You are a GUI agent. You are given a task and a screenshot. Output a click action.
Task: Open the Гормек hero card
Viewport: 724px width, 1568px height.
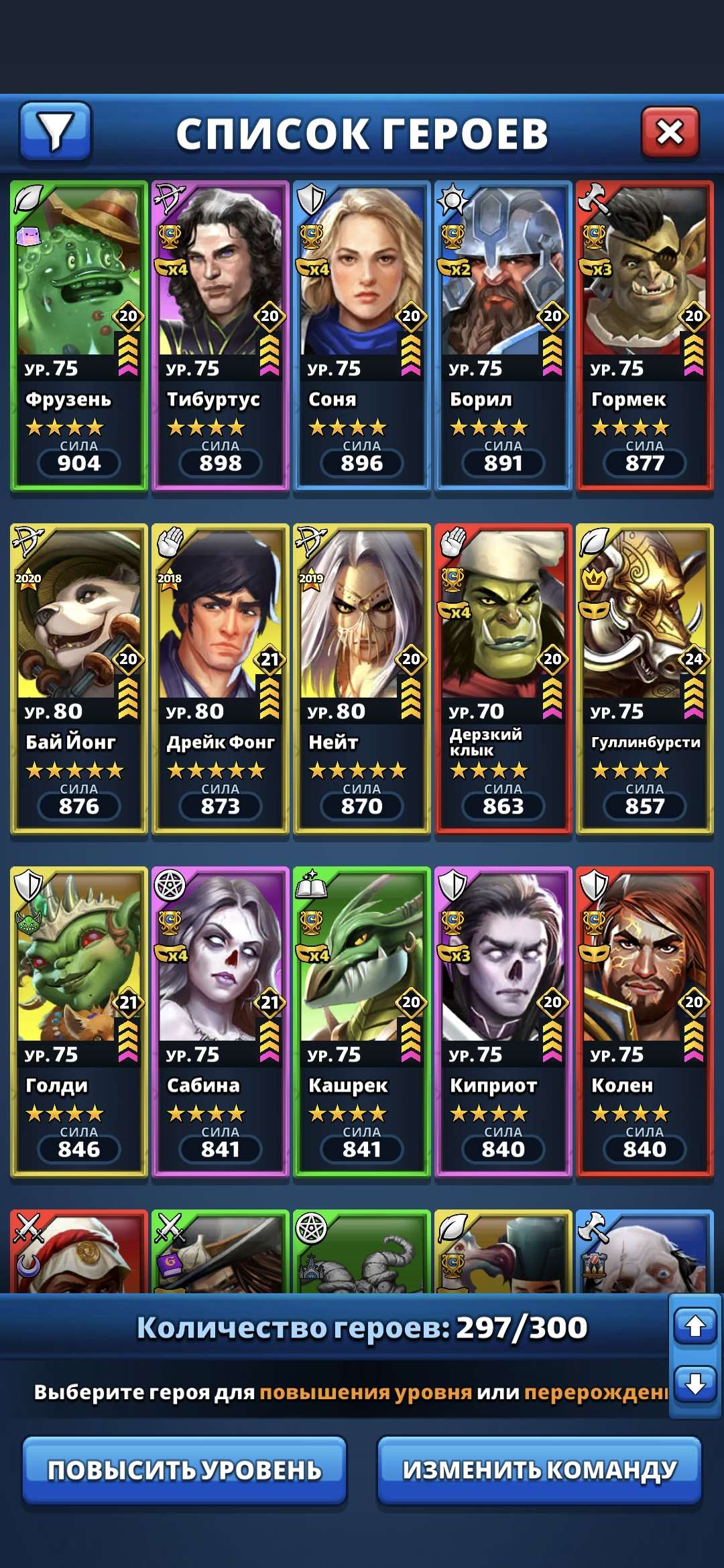tap(645, 335)
